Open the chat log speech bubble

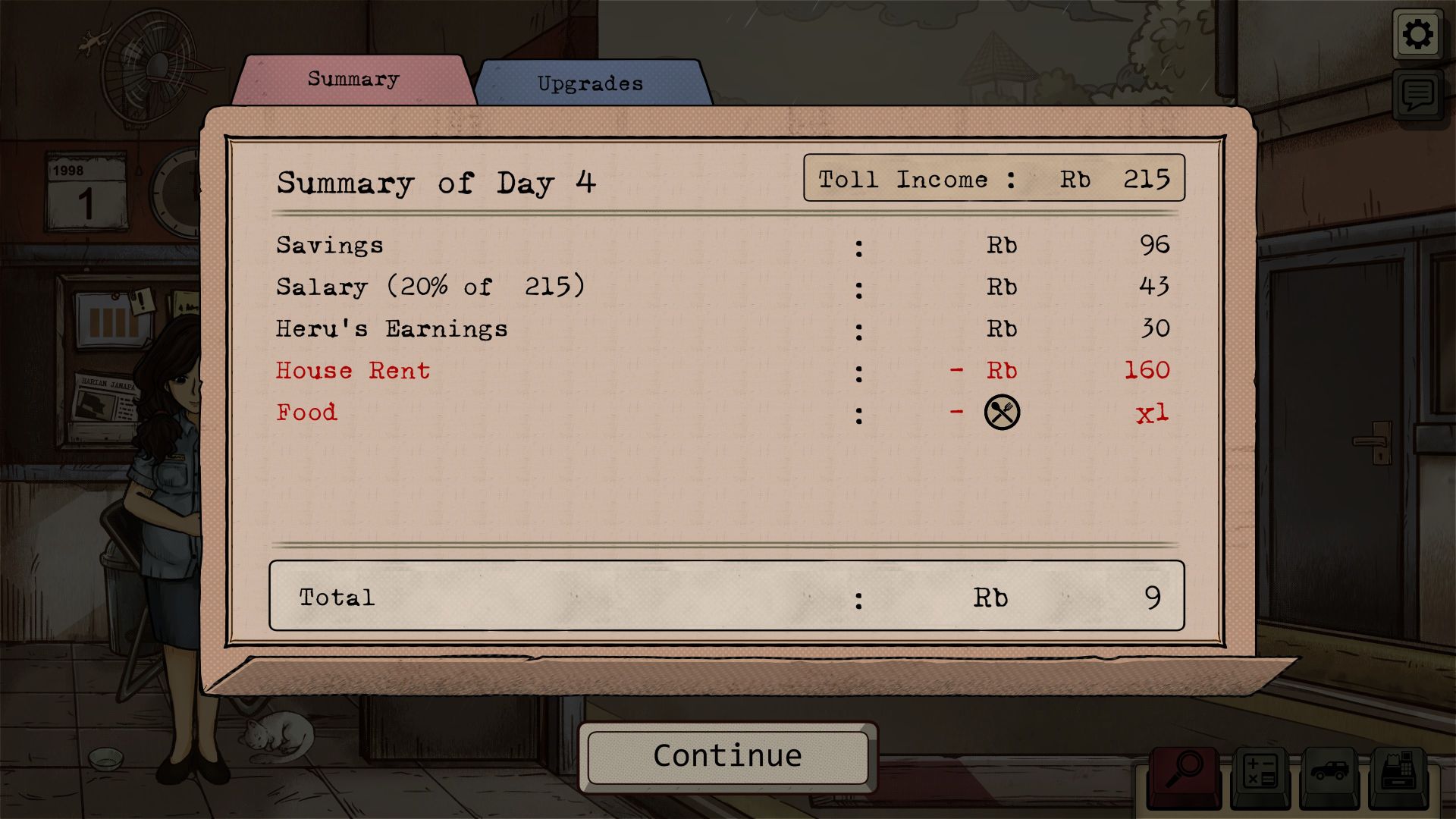[x=1417, y=96]
